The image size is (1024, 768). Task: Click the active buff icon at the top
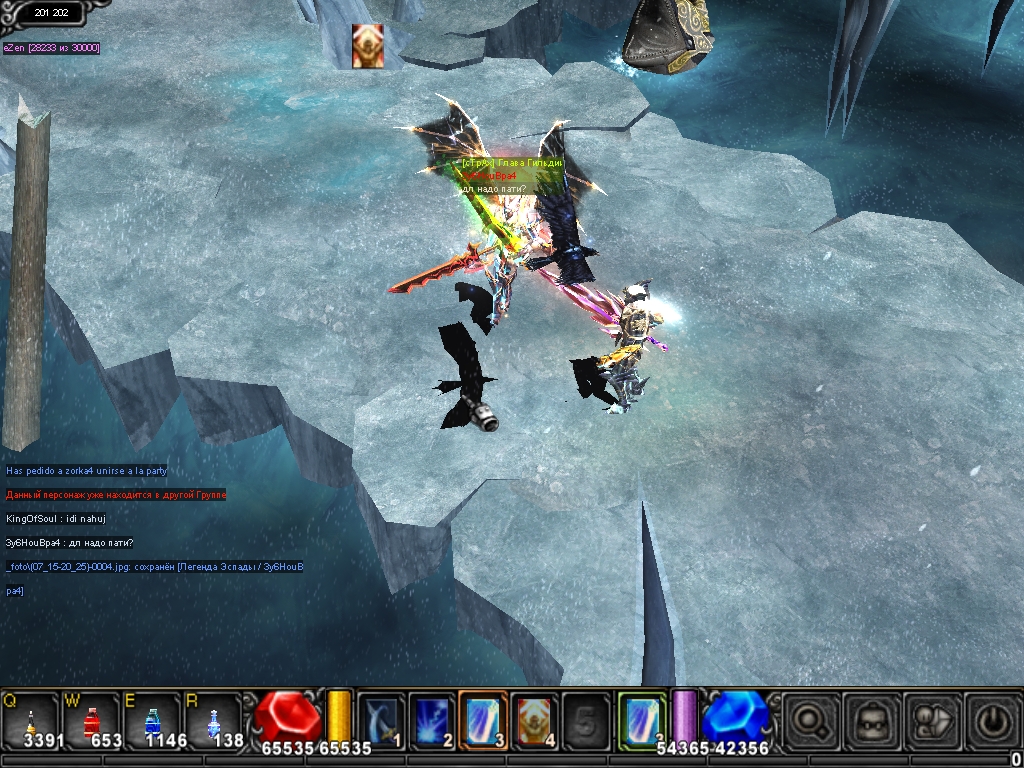367,47
